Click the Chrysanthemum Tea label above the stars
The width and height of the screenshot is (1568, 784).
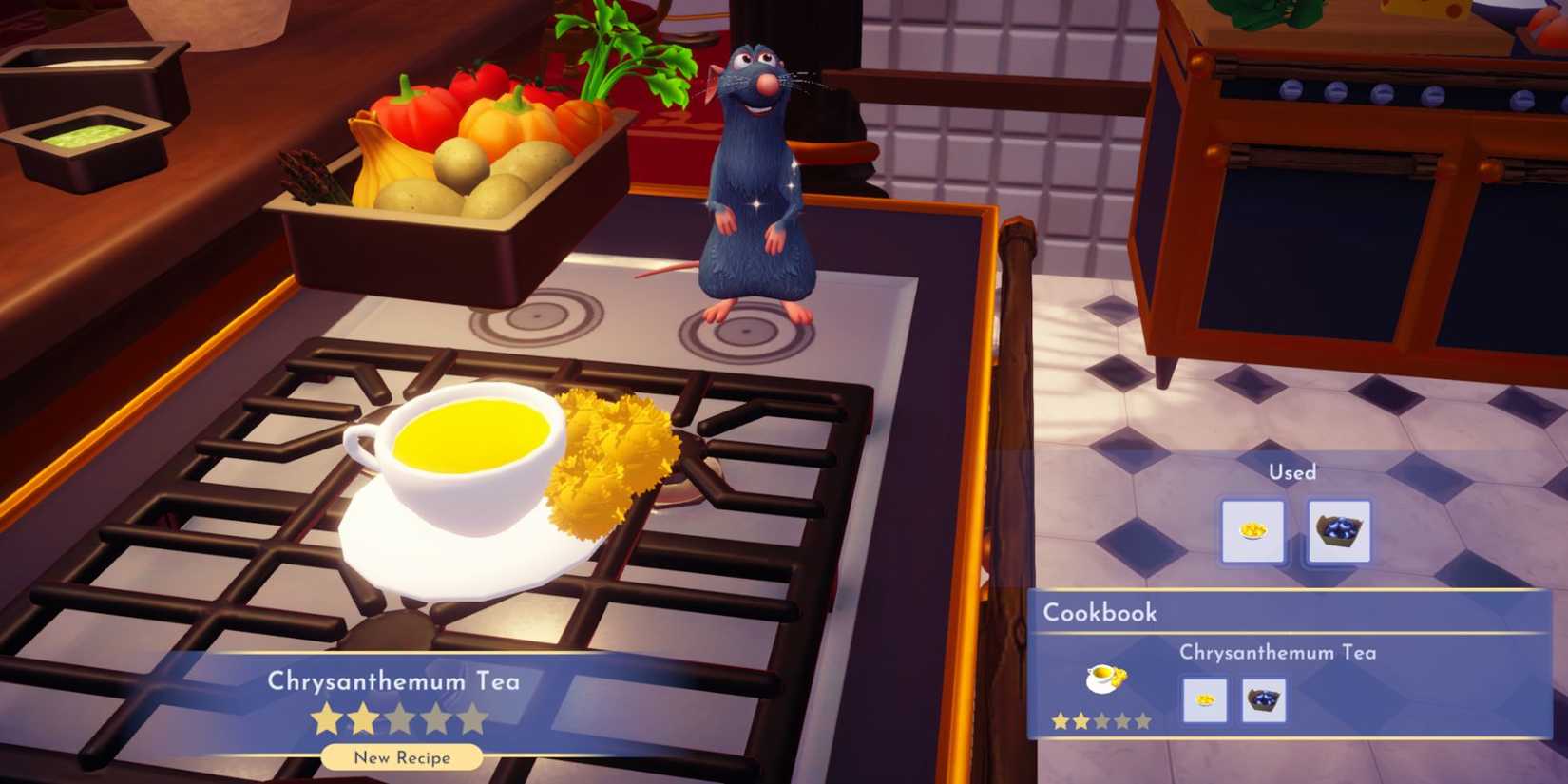(394, 680)
